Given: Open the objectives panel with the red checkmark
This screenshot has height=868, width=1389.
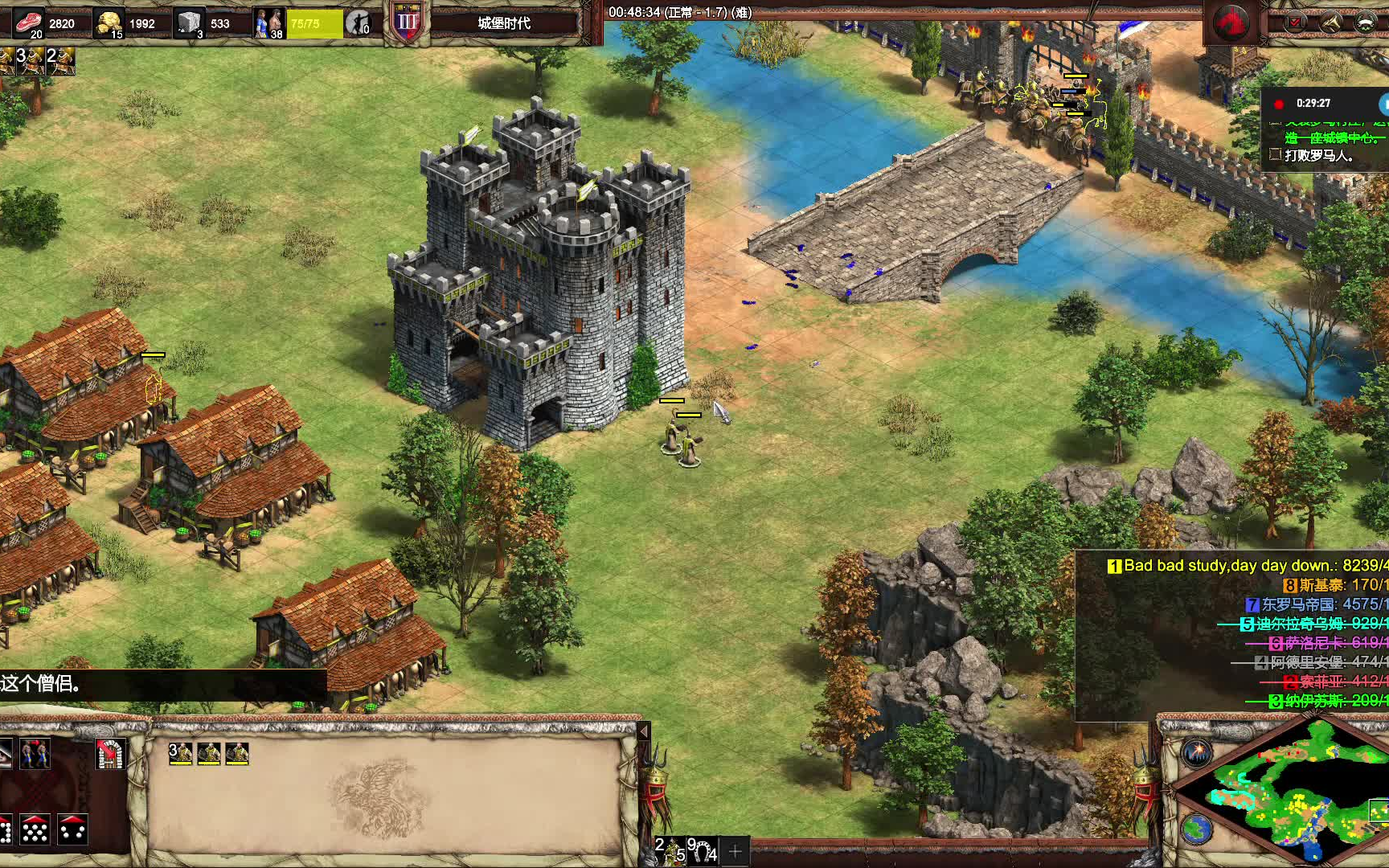Looking at the screenshot, I should click(1296, 23).
